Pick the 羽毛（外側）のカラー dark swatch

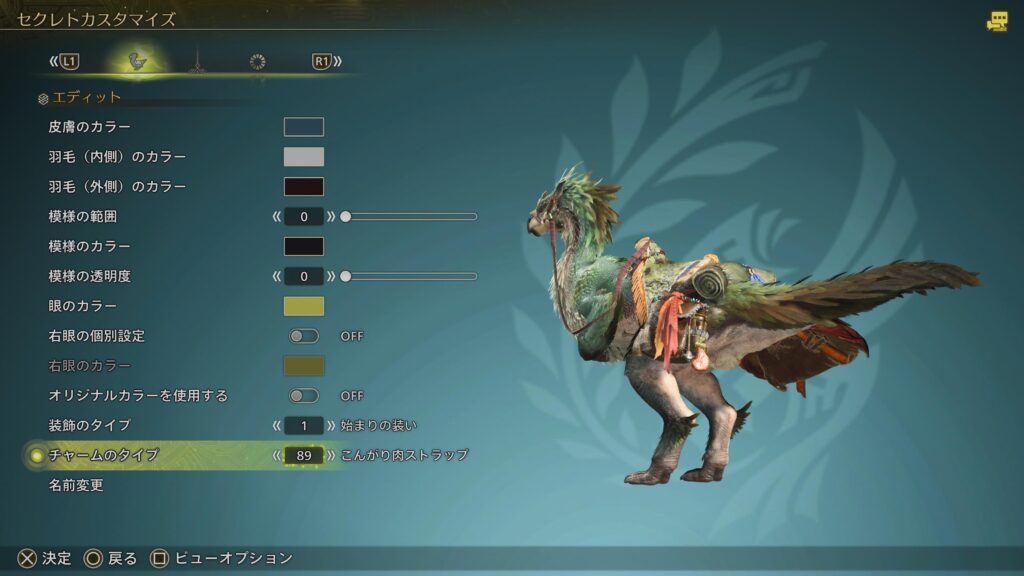pos(304,187)
